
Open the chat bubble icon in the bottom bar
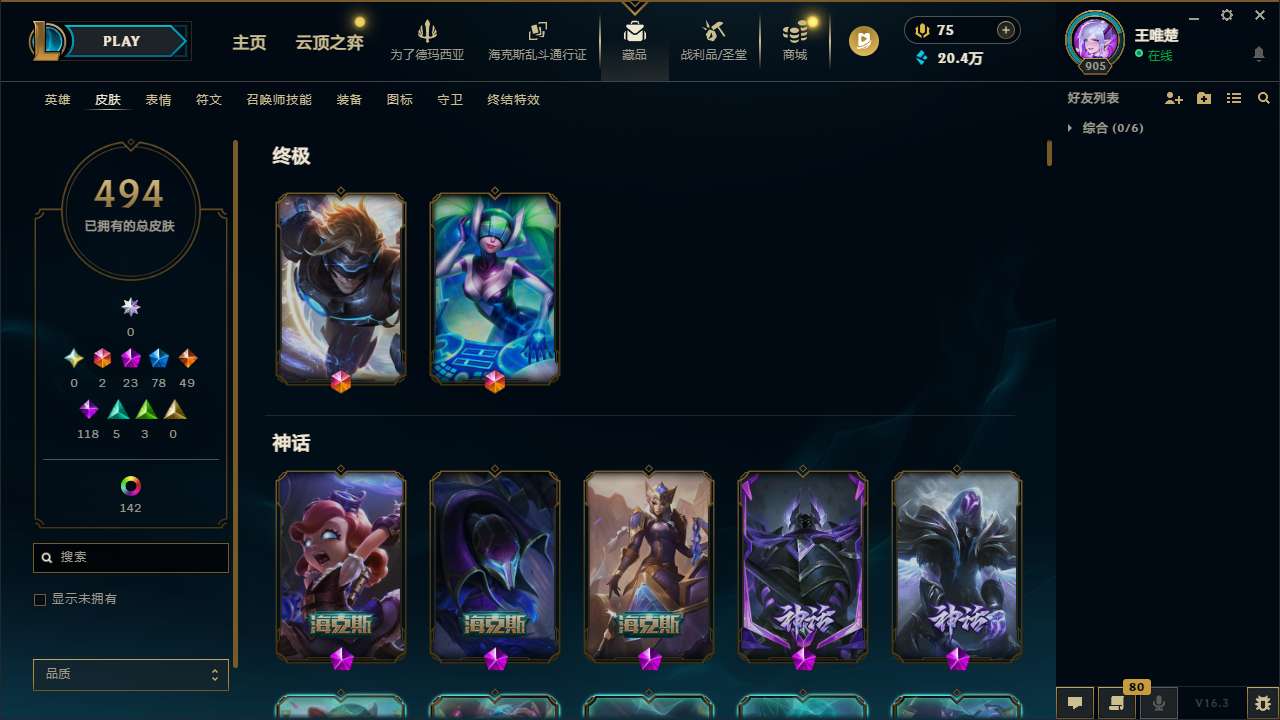[1075, 703]
